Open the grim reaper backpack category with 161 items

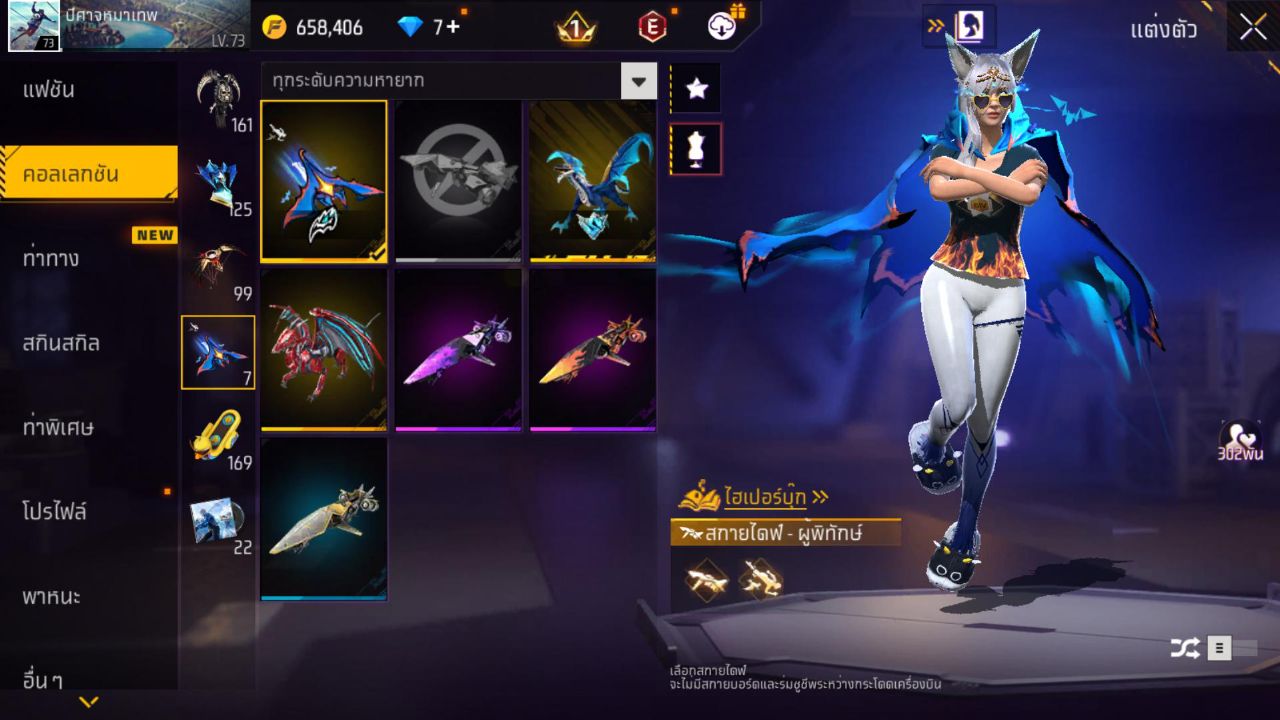point(218,95)
